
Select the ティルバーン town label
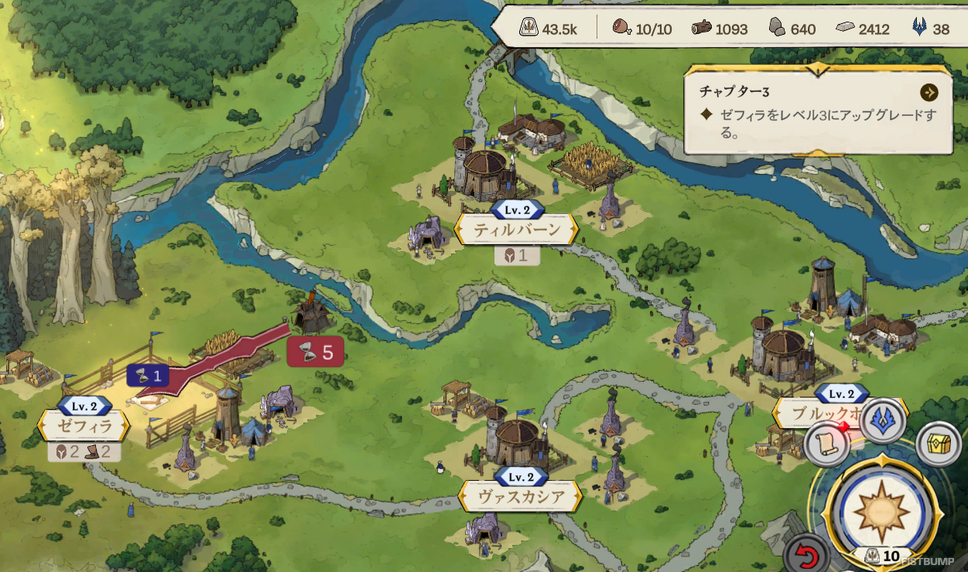tap(516, 229)
